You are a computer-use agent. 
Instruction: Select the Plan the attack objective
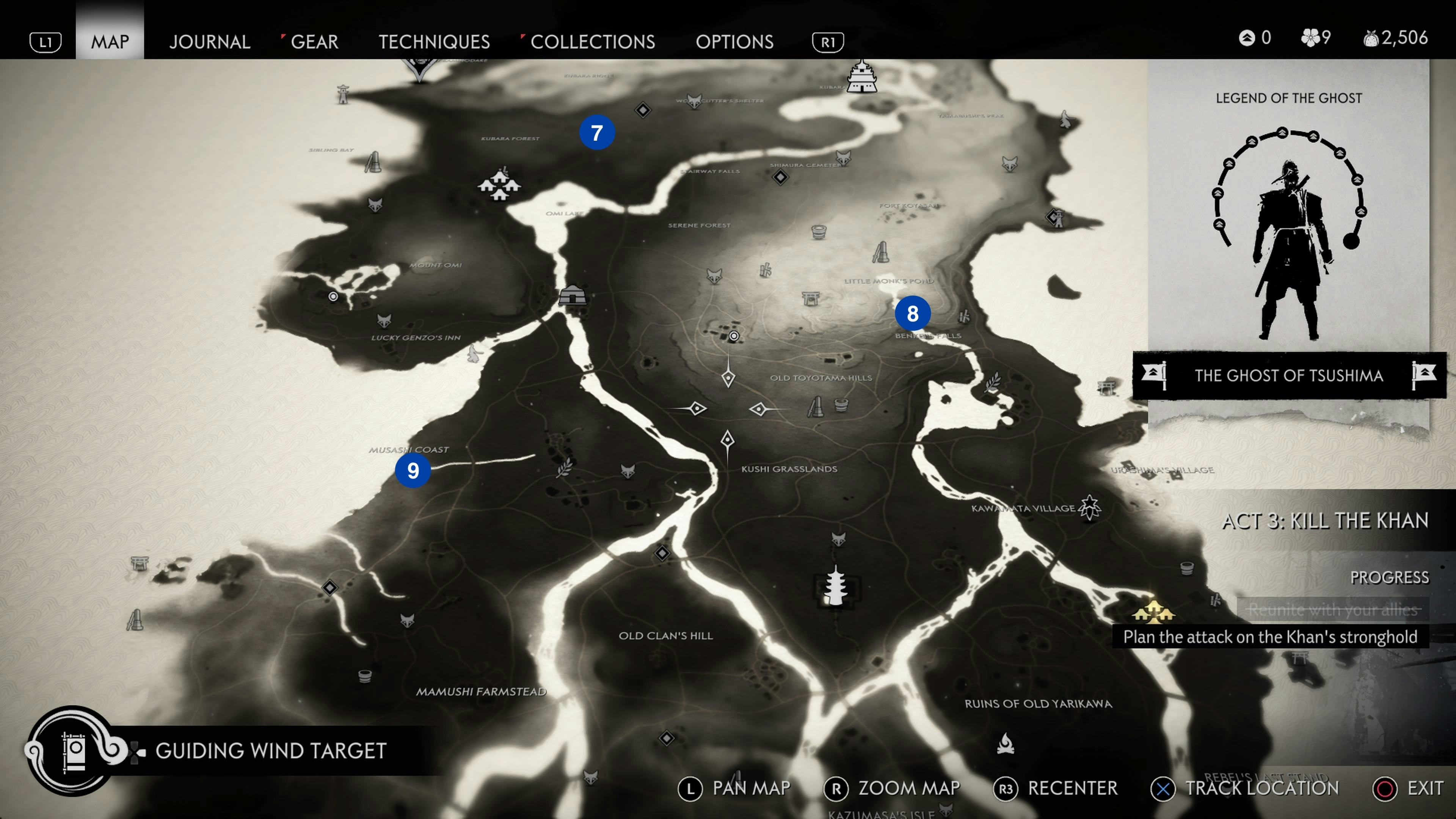pos(1269,637)
